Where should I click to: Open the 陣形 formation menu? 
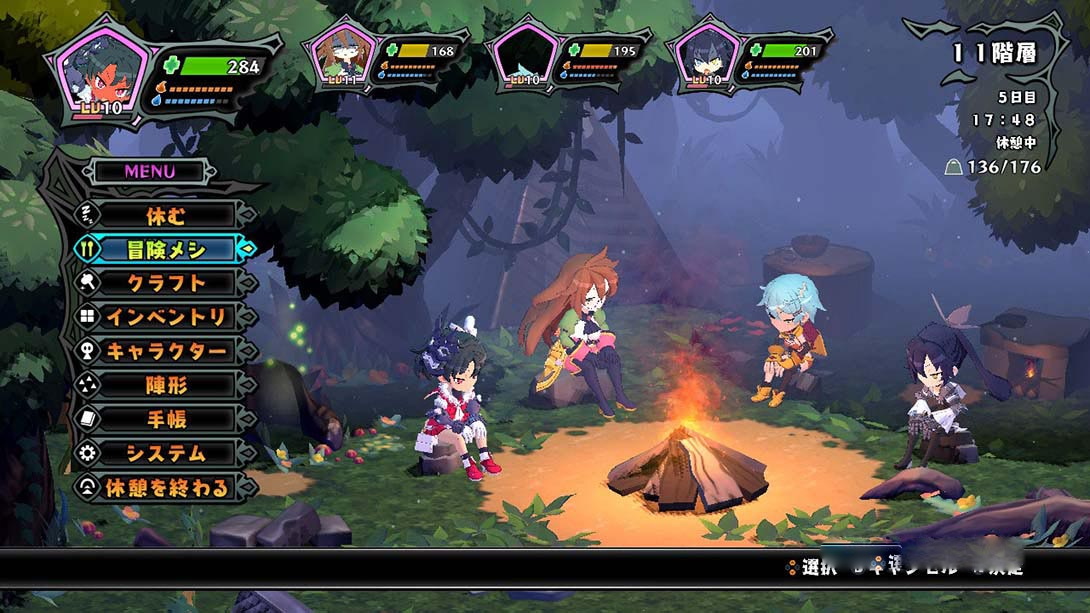pos(165,385)
